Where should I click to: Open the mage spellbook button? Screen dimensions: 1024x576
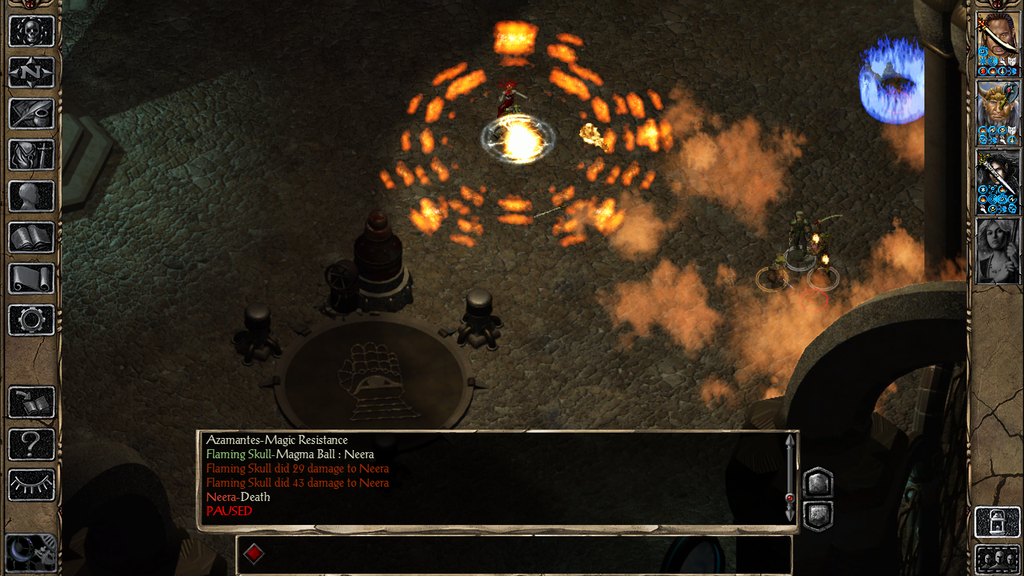[x=31, y=237]
